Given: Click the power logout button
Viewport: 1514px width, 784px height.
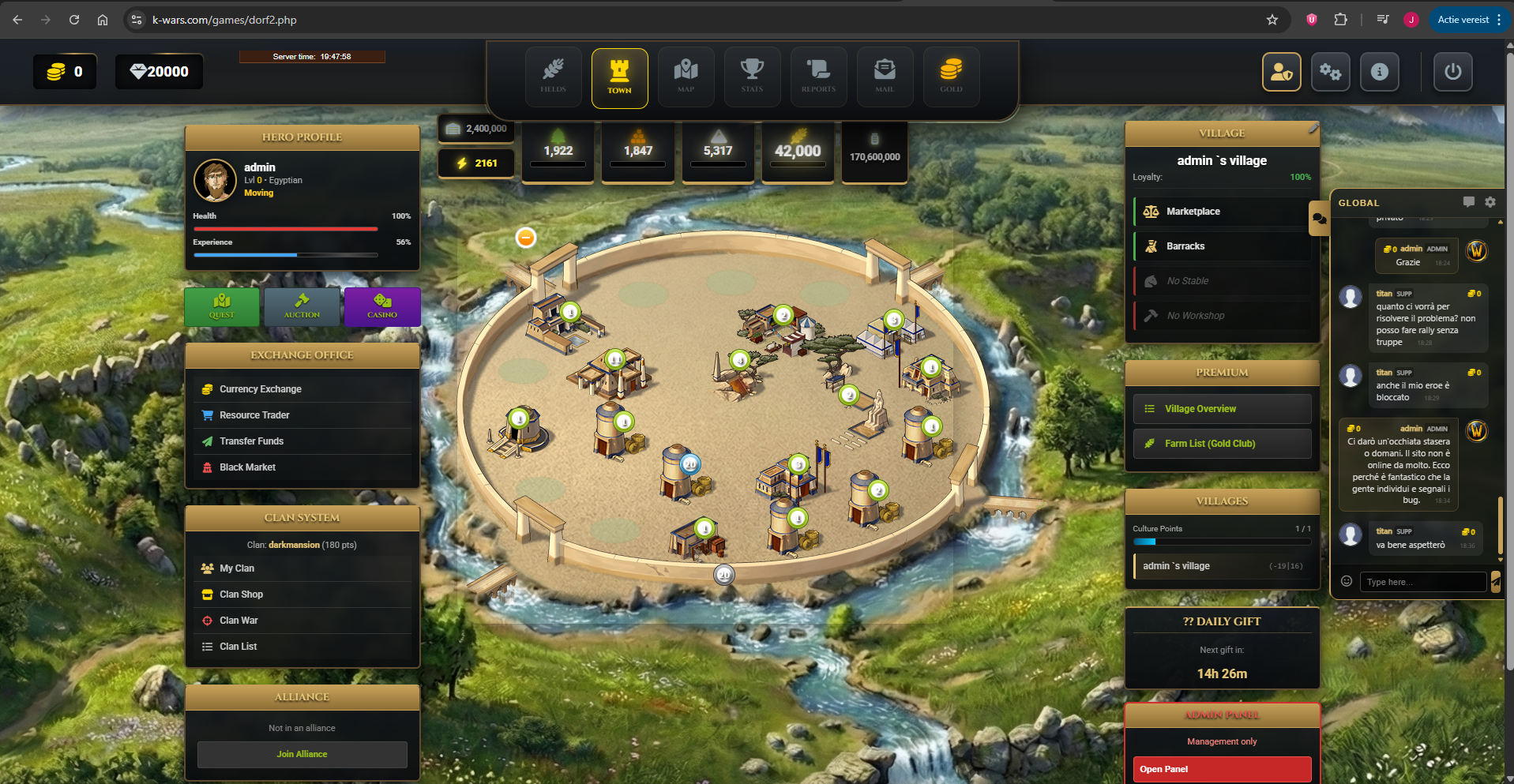Looking at the screenshot, I should (1452, 72).
